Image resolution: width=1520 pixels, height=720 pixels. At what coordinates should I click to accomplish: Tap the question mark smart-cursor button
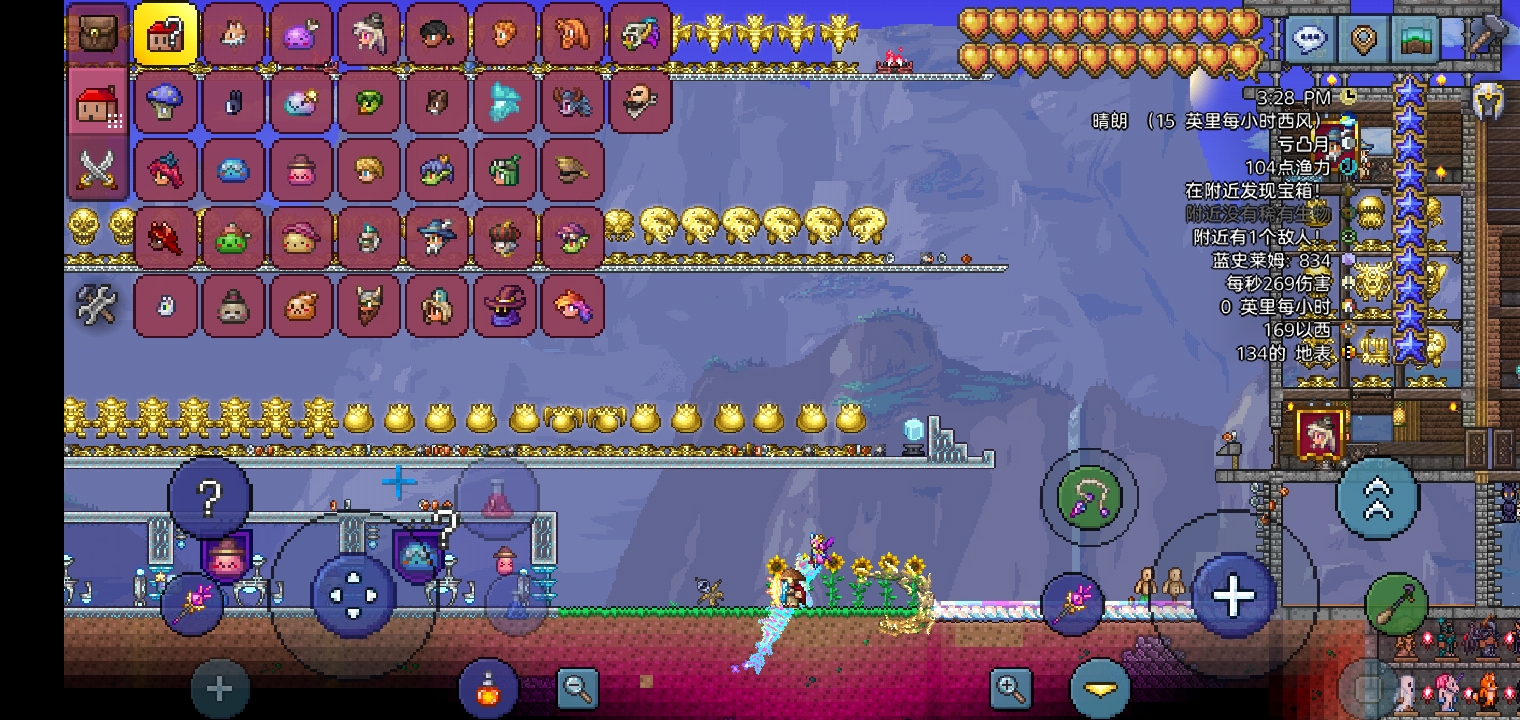point(209,498)
